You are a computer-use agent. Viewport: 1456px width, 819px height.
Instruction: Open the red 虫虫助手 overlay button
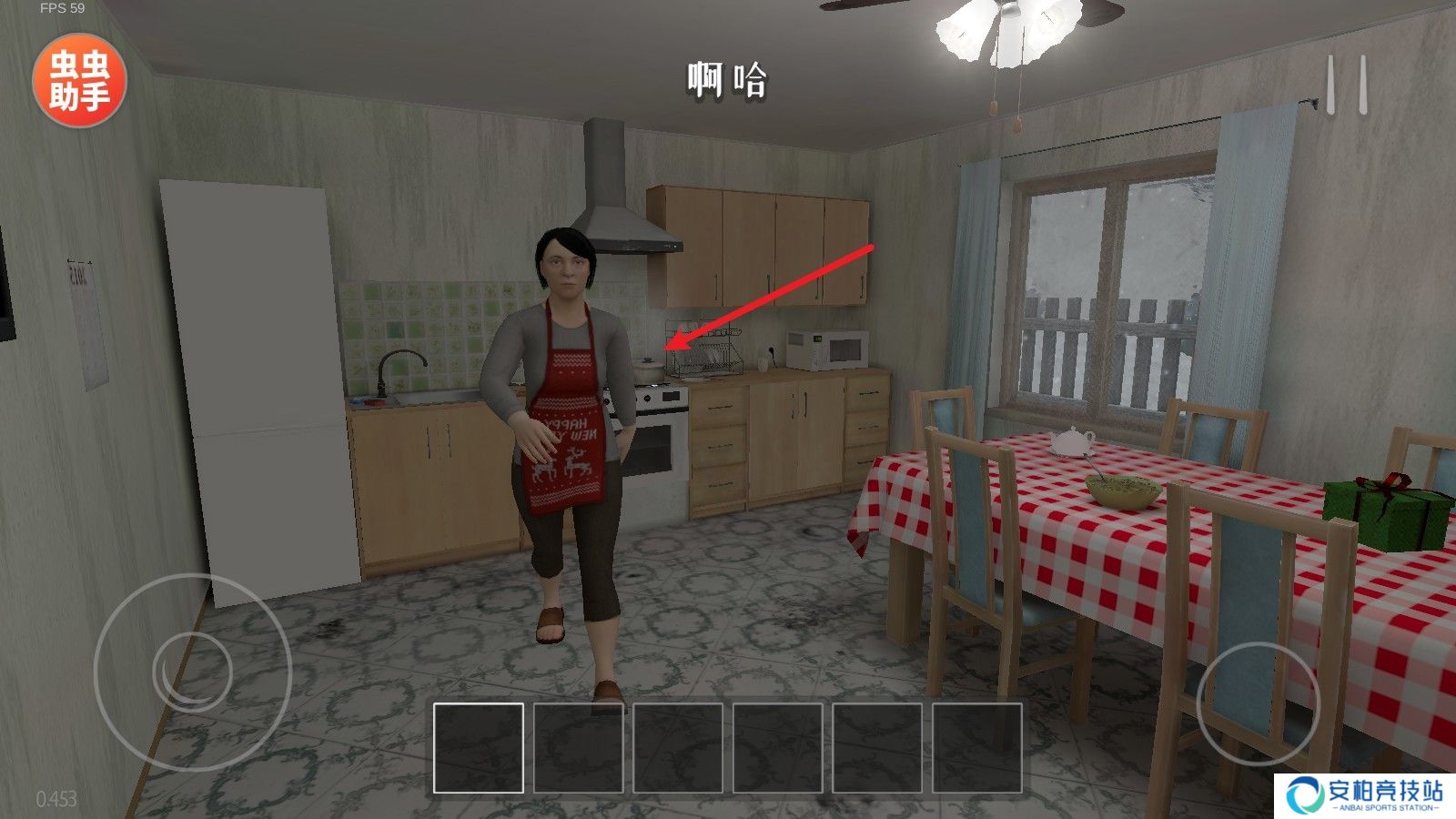(x=79, y=80)
